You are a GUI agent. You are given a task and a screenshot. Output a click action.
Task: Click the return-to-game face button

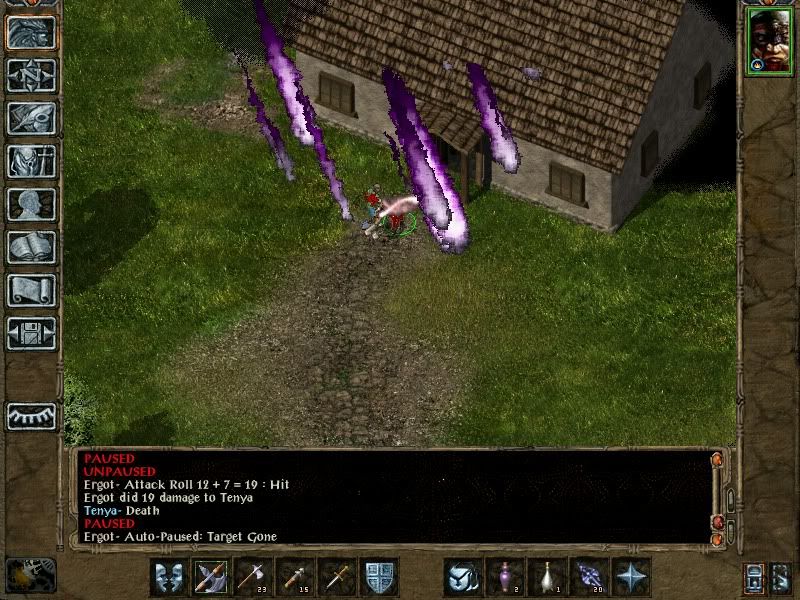31,33
